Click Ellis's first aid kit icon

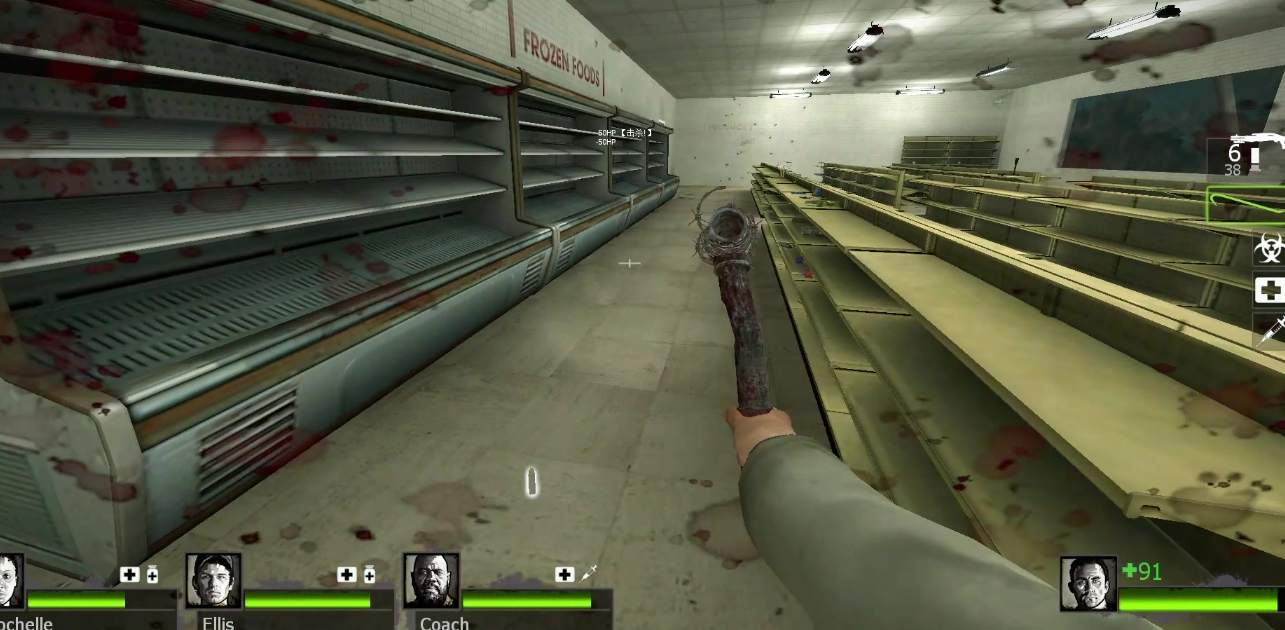click(347, 574)
